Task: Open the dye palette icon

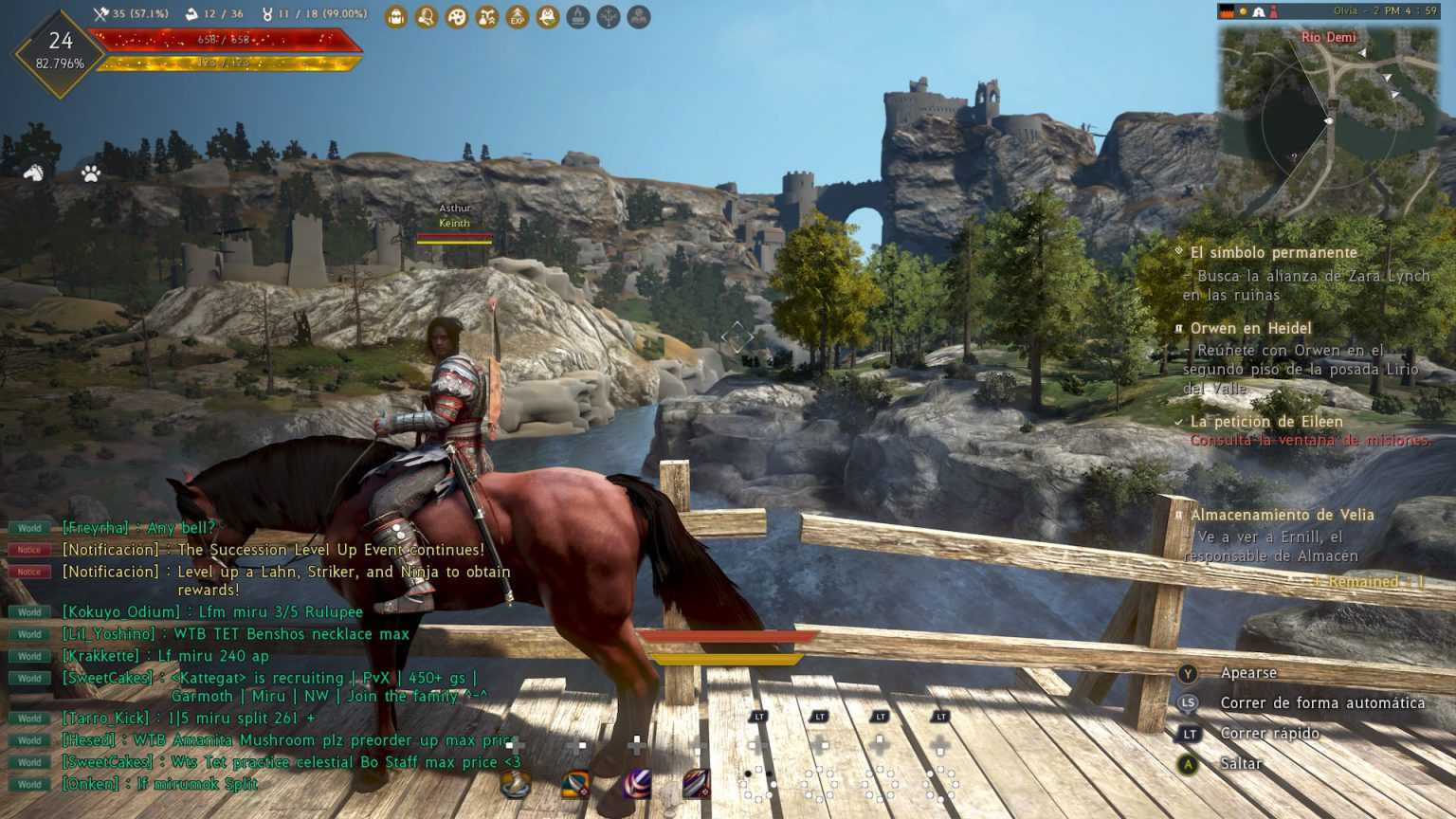Action: [x=455, y=16]
